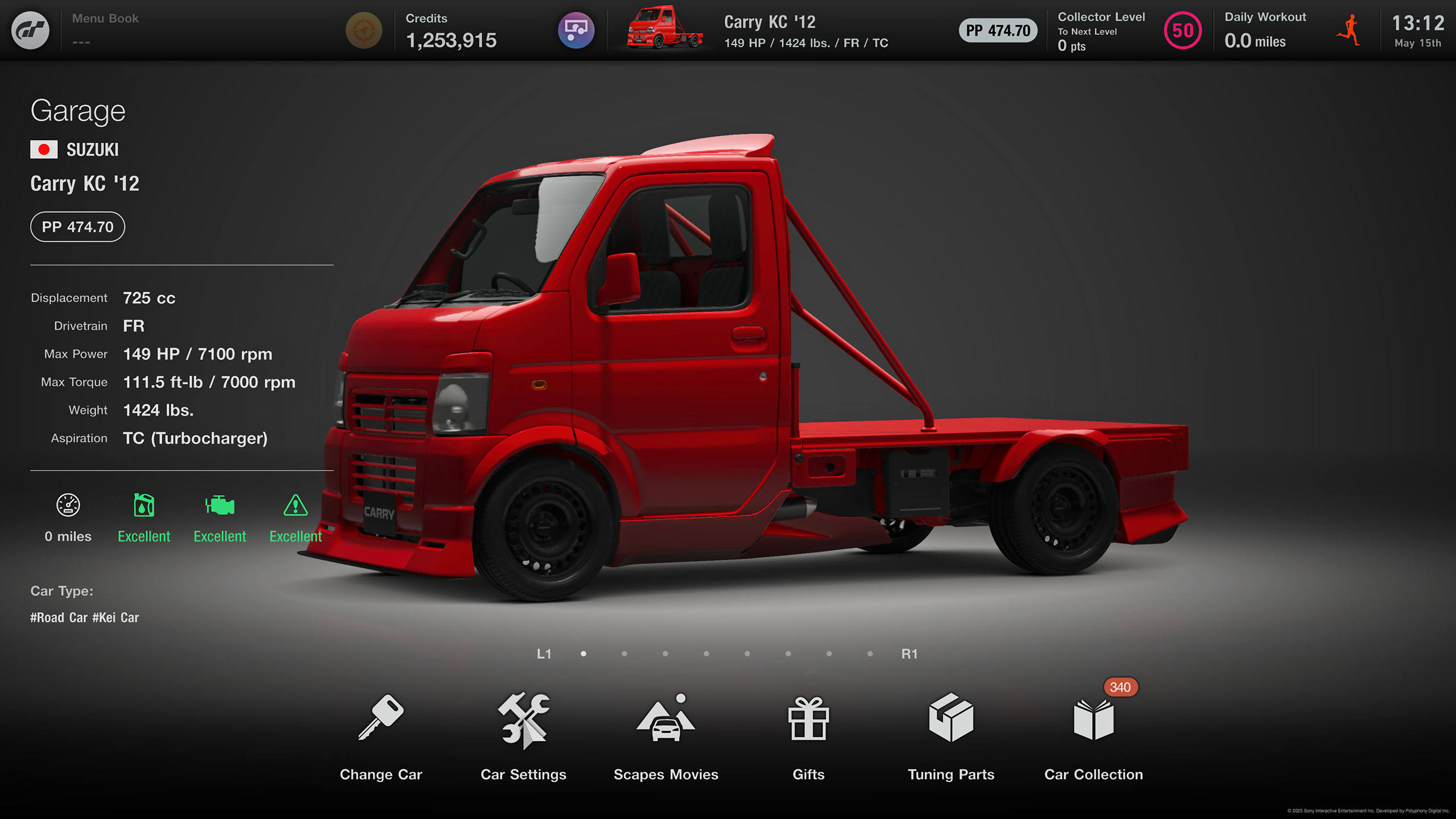Image resolution: width=1456 pixels, height=819 pixels.
Task: Click the GT logo home button
Action: pyautogui.click(x=30, y=30)
